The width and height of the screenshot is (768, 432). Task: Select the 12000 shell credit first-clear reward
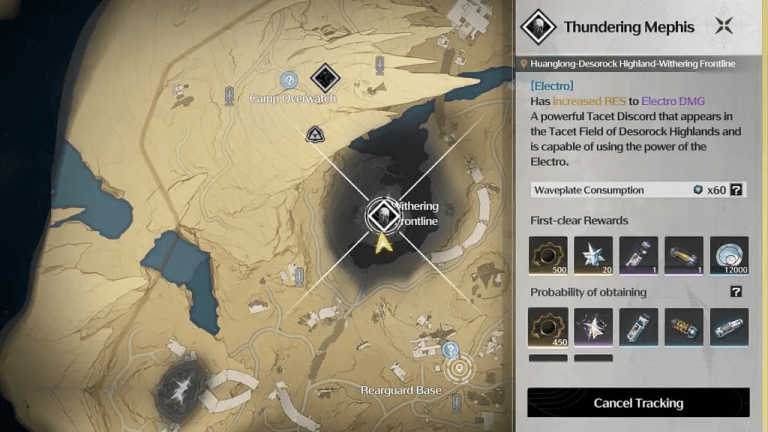point(729,257)
